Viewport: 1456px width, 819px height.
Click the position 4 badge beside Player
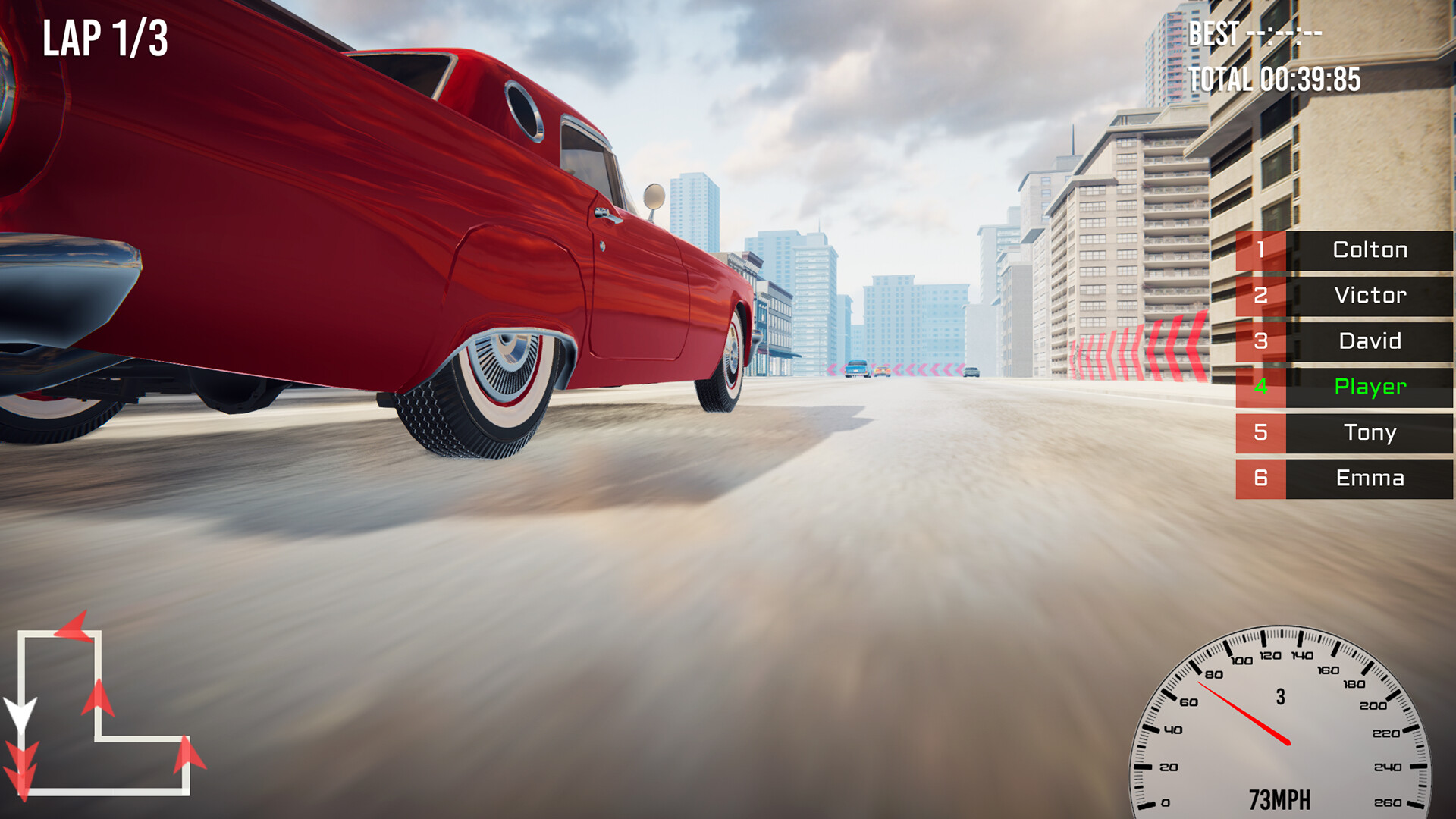pyautogui.click(x=1261, y=387)
